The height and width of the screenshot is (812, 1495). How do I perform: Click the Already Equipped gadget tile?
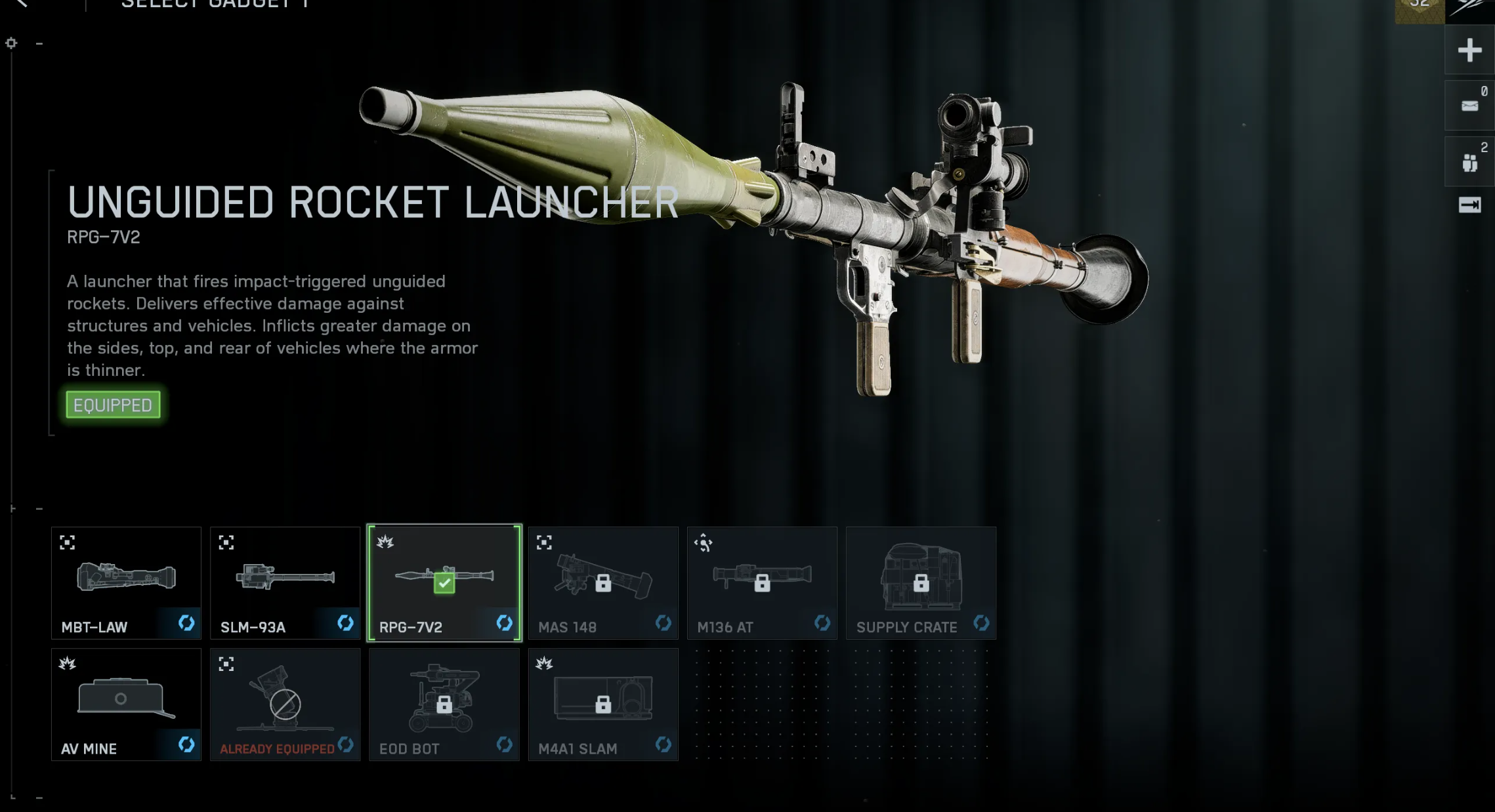(285, 704)
